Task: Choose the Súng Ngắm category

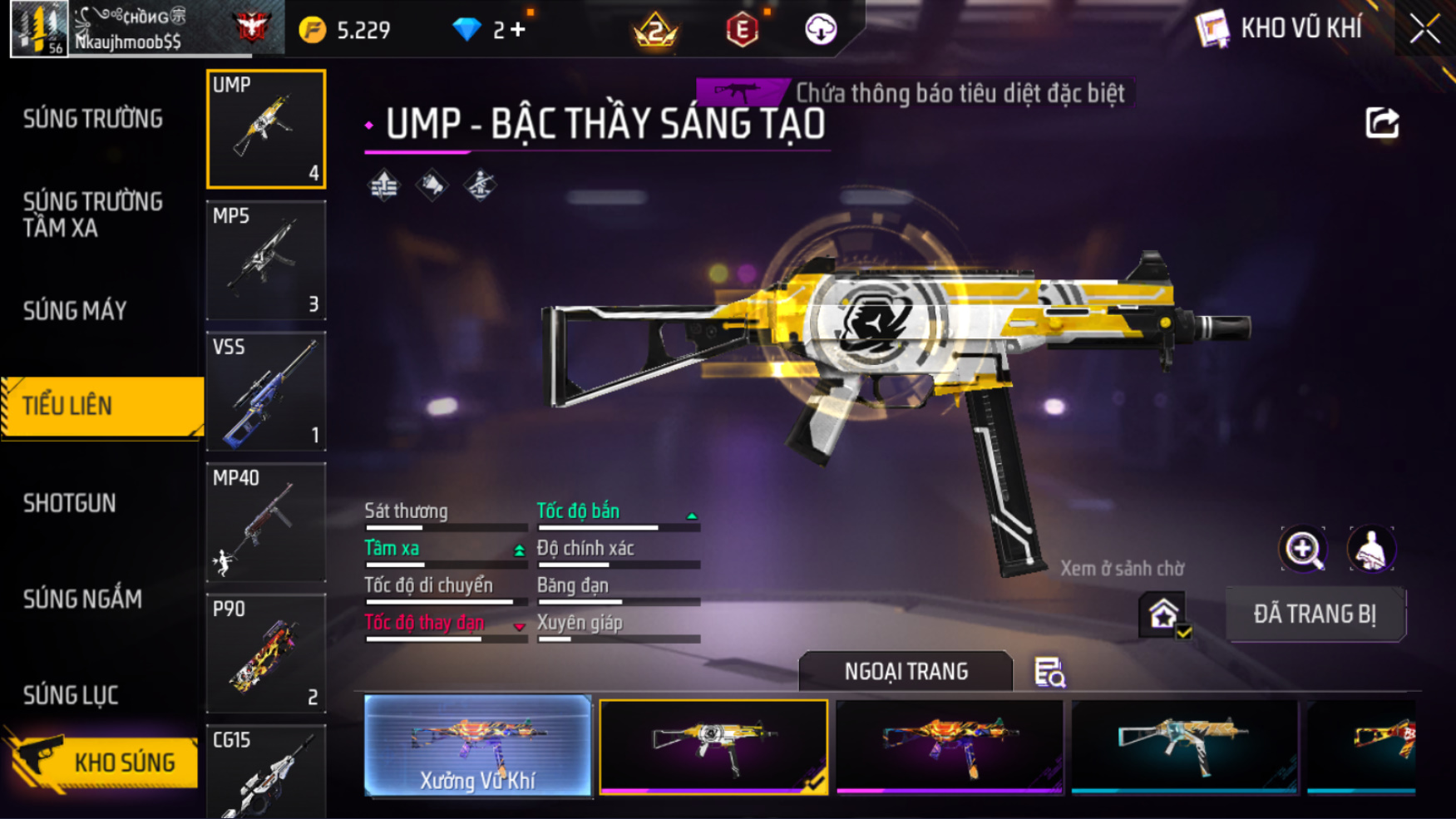Action: (82, 599)
